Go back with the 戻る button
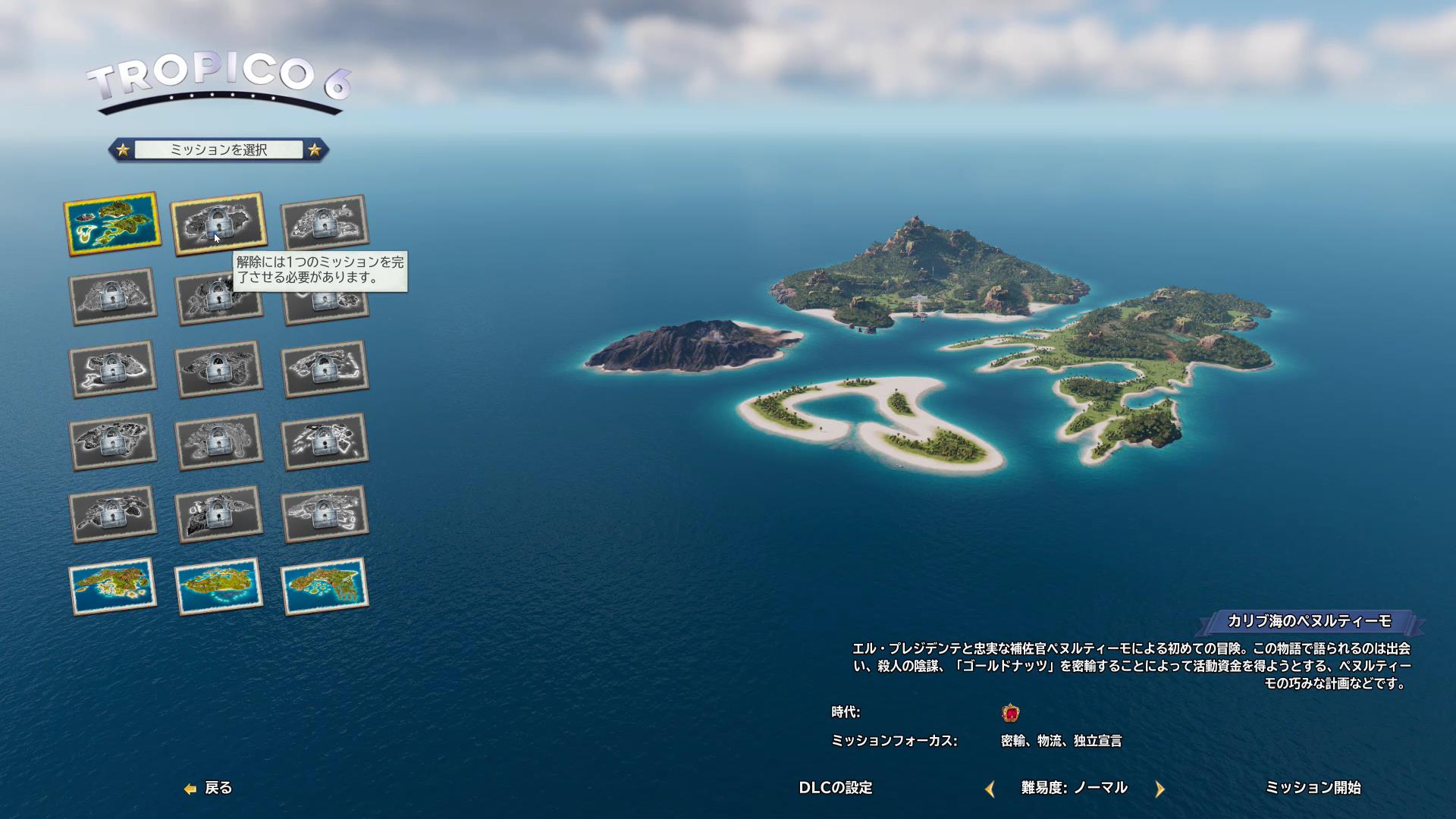1456x819 pixels. (209, 788)
